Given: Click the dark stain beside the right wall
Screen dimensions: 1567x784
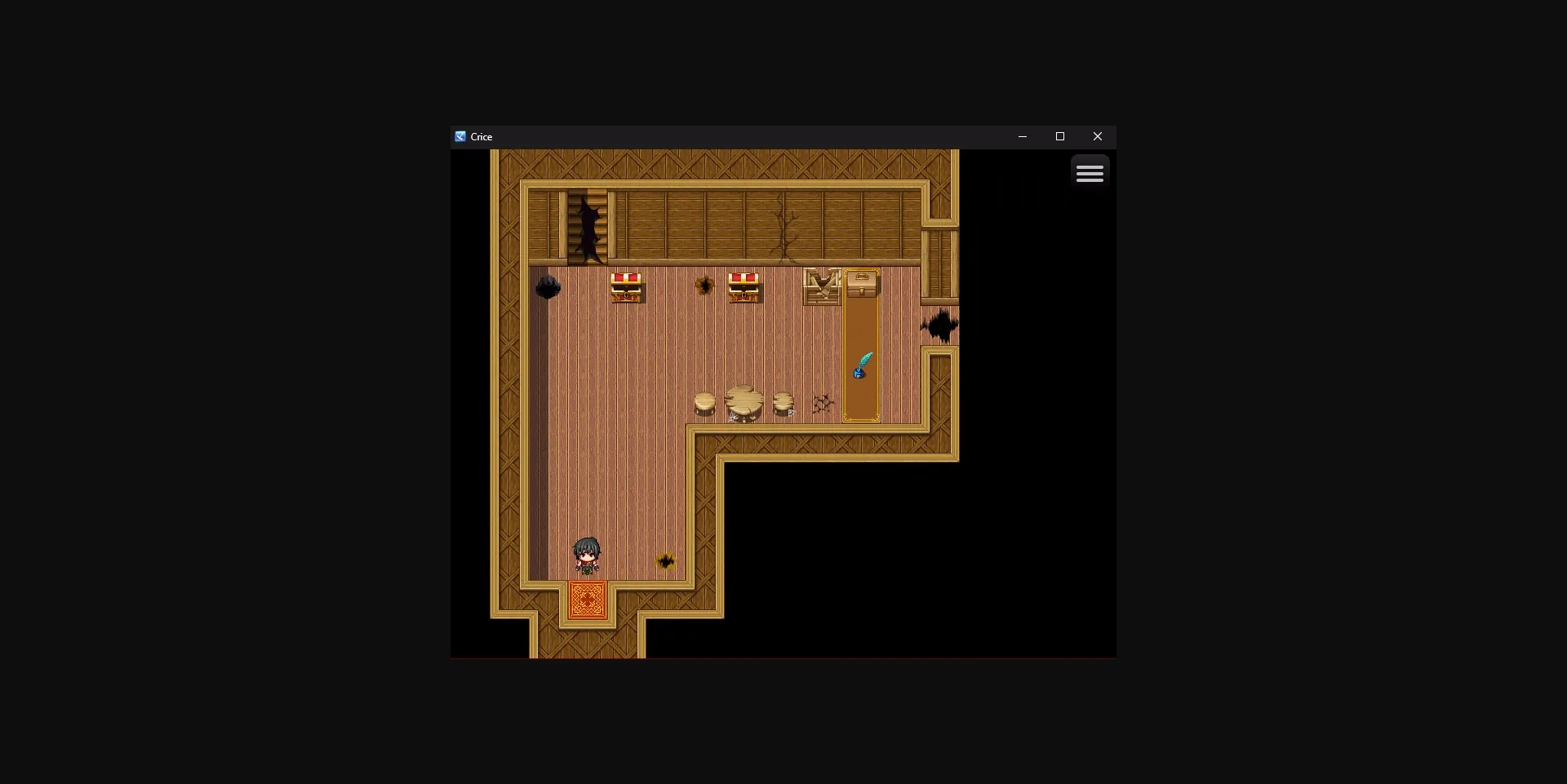Looking at the screenshot, I should click(939, 326).
